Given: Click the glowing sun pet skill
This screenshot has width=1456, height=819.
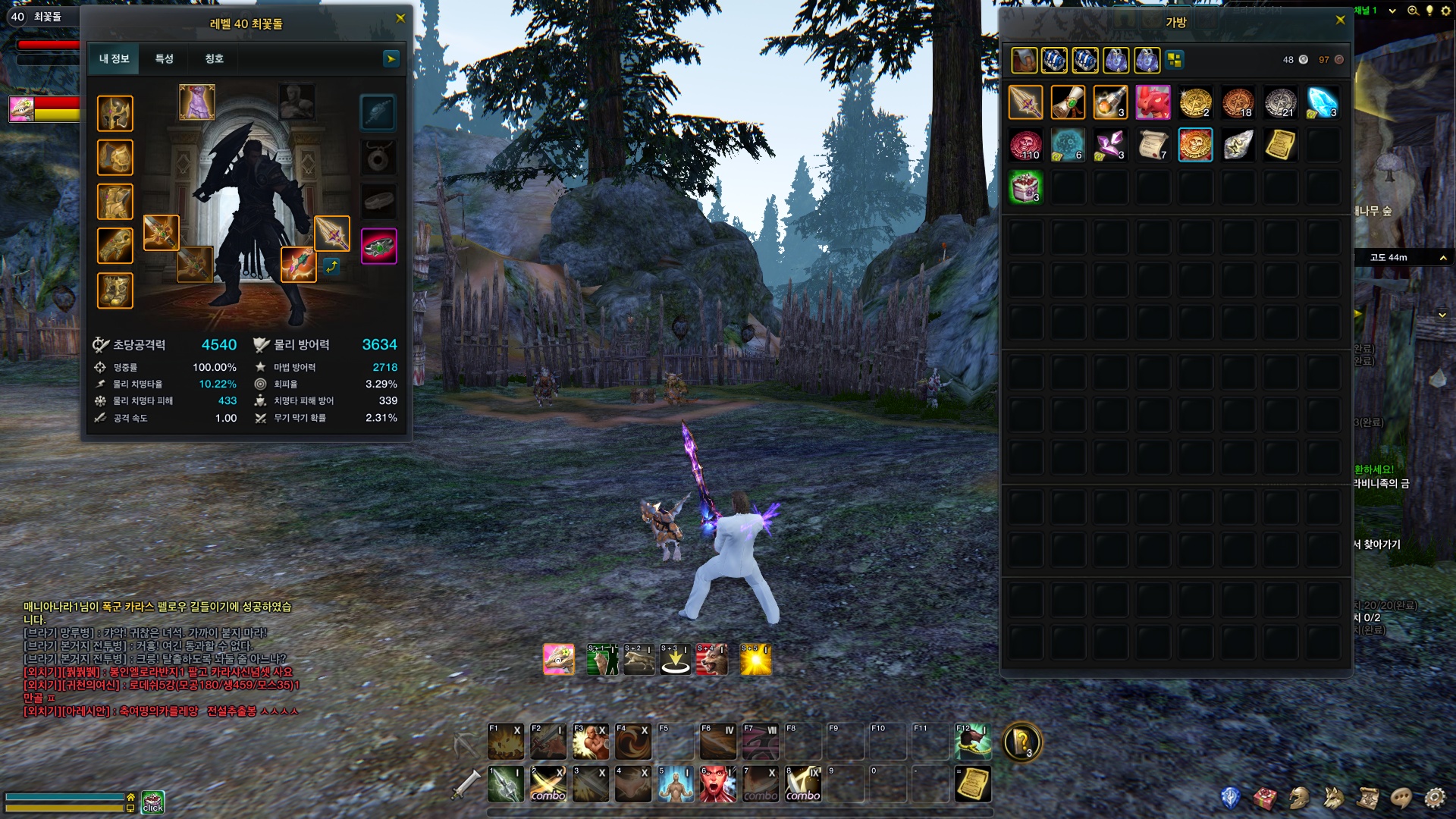Looking at the screenshot, I should point(755,660).
